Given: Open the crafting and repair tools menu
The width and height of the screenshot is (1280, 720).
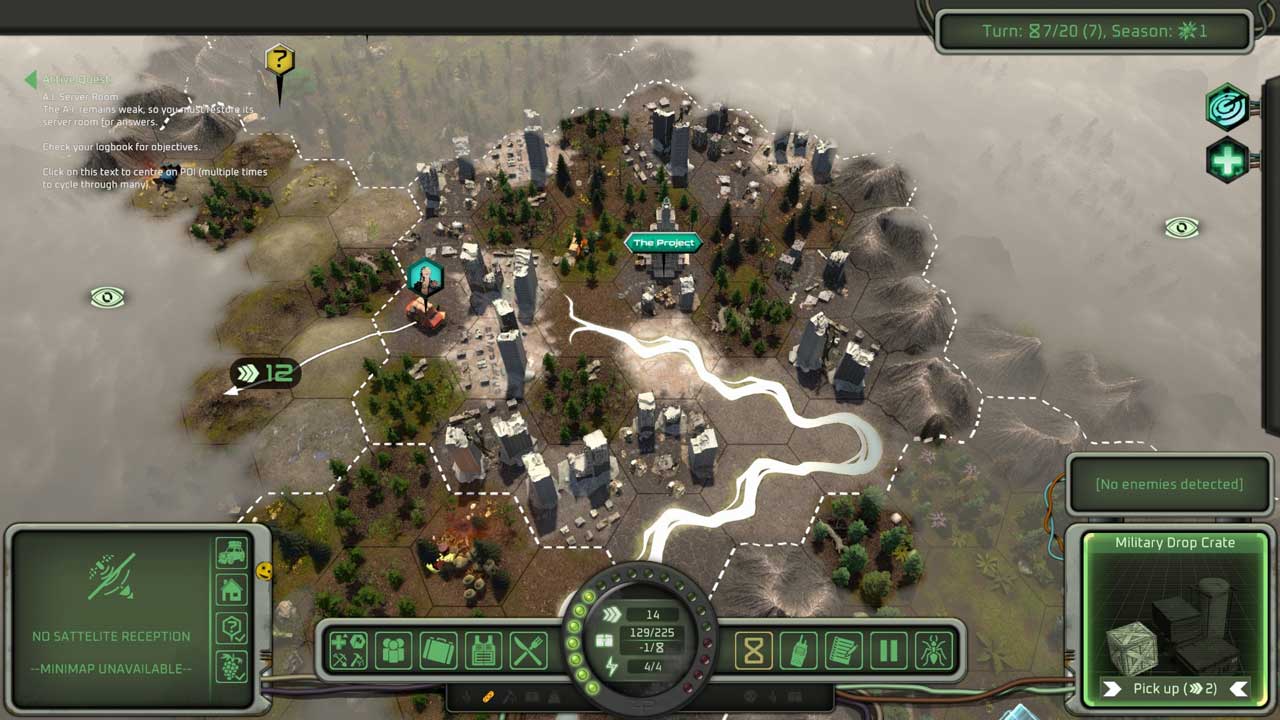Looking at the screenshot, I should (x=349, y=651).
